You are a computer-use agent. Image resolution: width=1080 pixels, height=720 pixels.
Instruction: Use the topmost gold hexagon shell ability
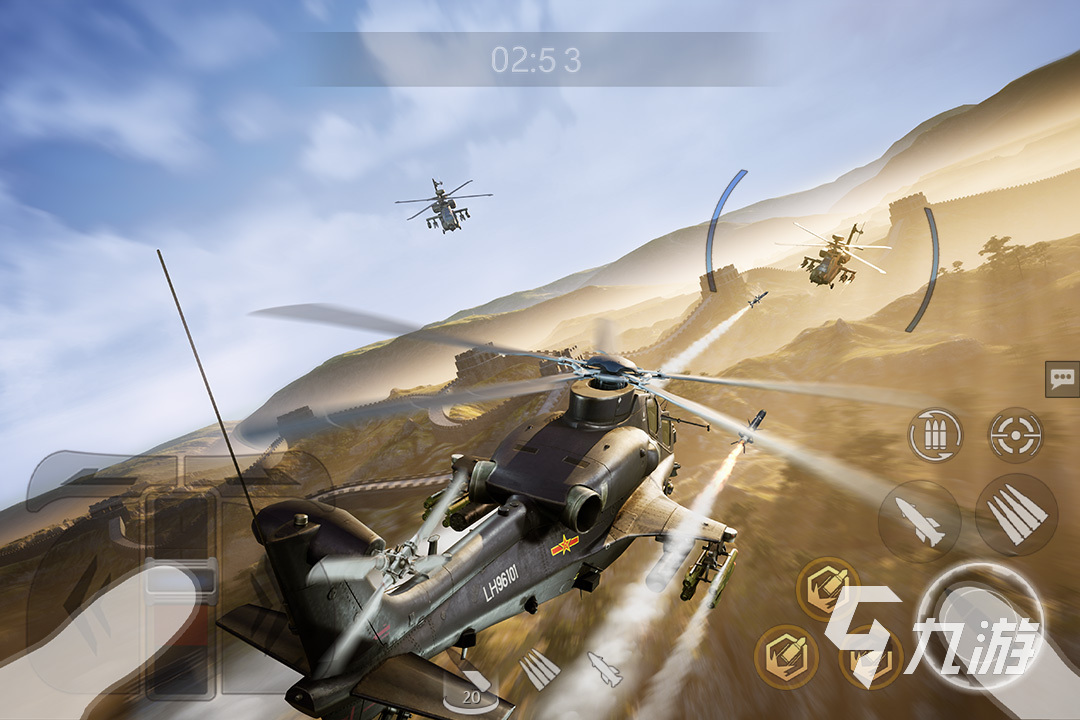(x=827, y=588)
